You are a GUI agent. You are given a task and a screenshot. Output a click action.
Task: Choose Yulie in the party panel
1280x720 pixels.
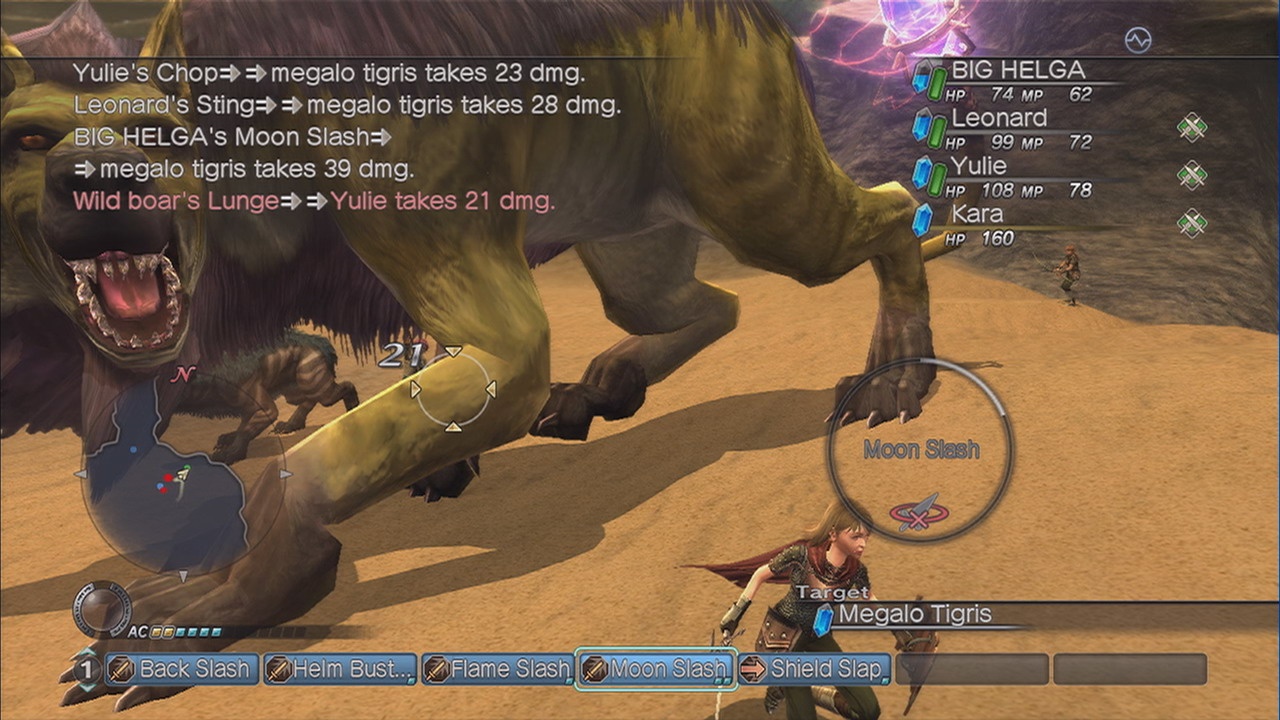pyautogui.click(x=978, y=166)
